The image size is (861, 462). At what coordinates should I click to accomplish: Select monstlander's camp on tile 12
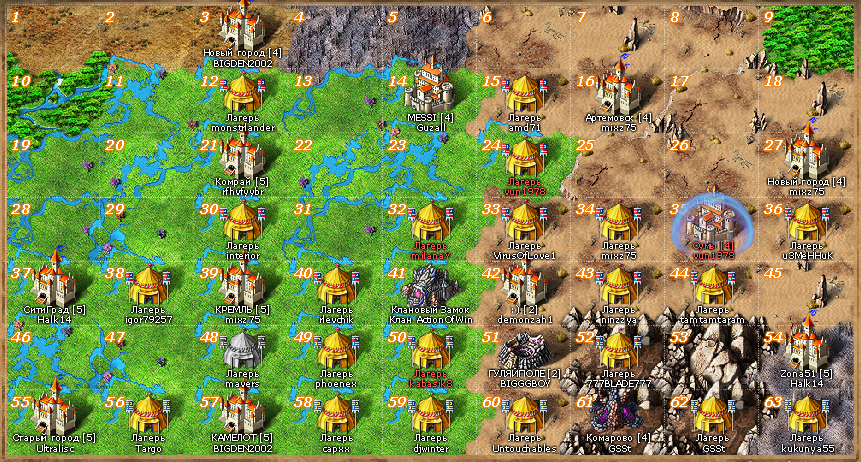(241, 96)
